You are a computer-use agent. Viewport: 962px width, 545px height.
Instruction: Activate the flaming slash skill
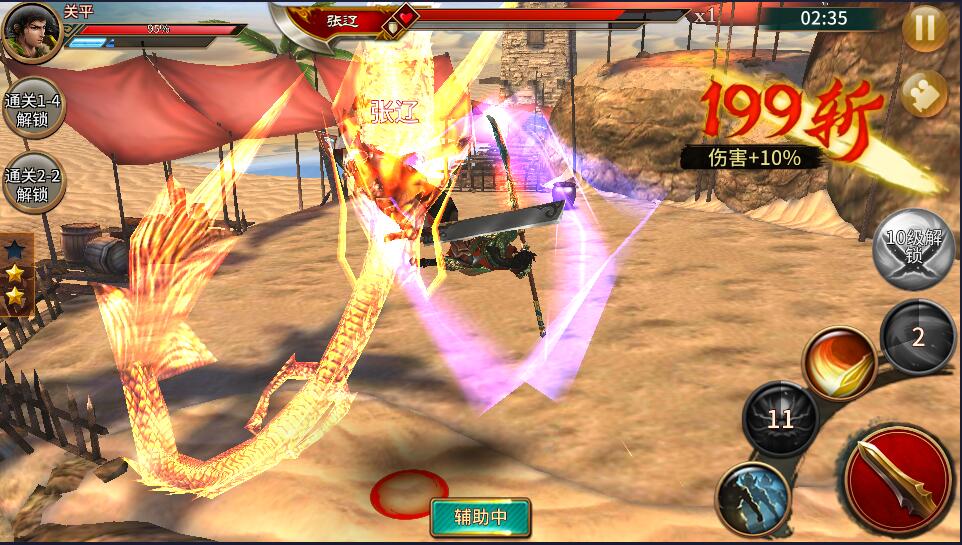(x=838, y=361)
